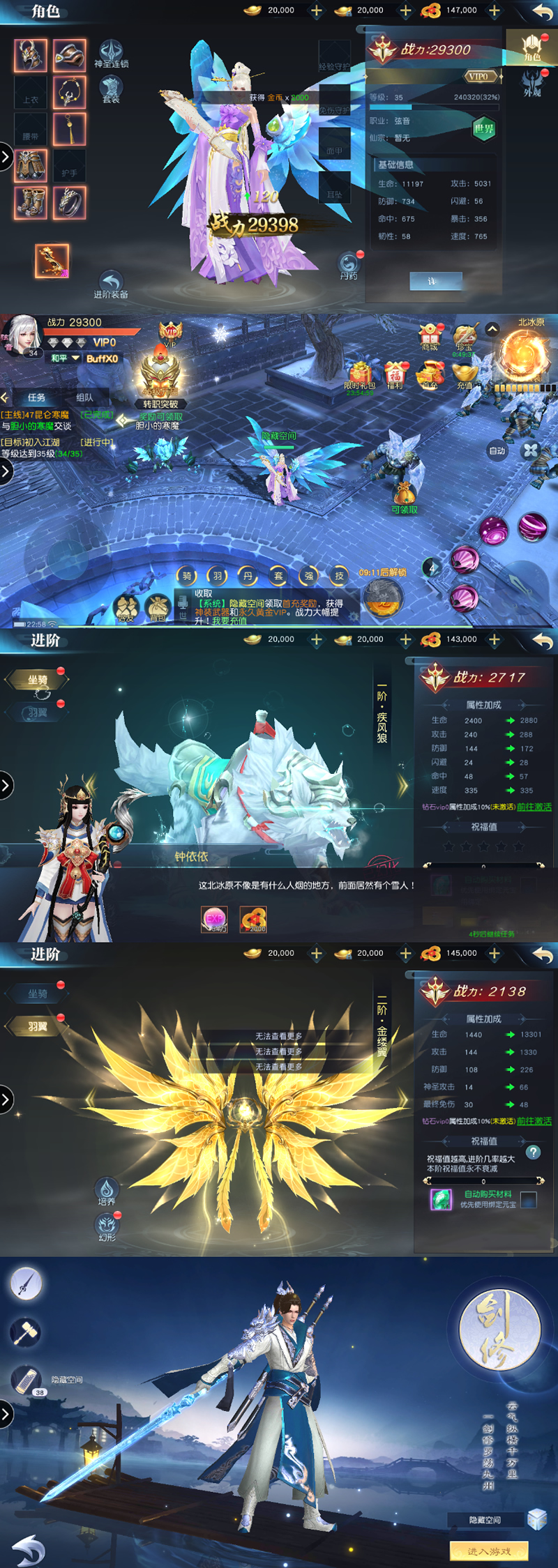
Task: Open the 套装 set equipment icon
Action: pyautogui.click(x=111, y=89)
